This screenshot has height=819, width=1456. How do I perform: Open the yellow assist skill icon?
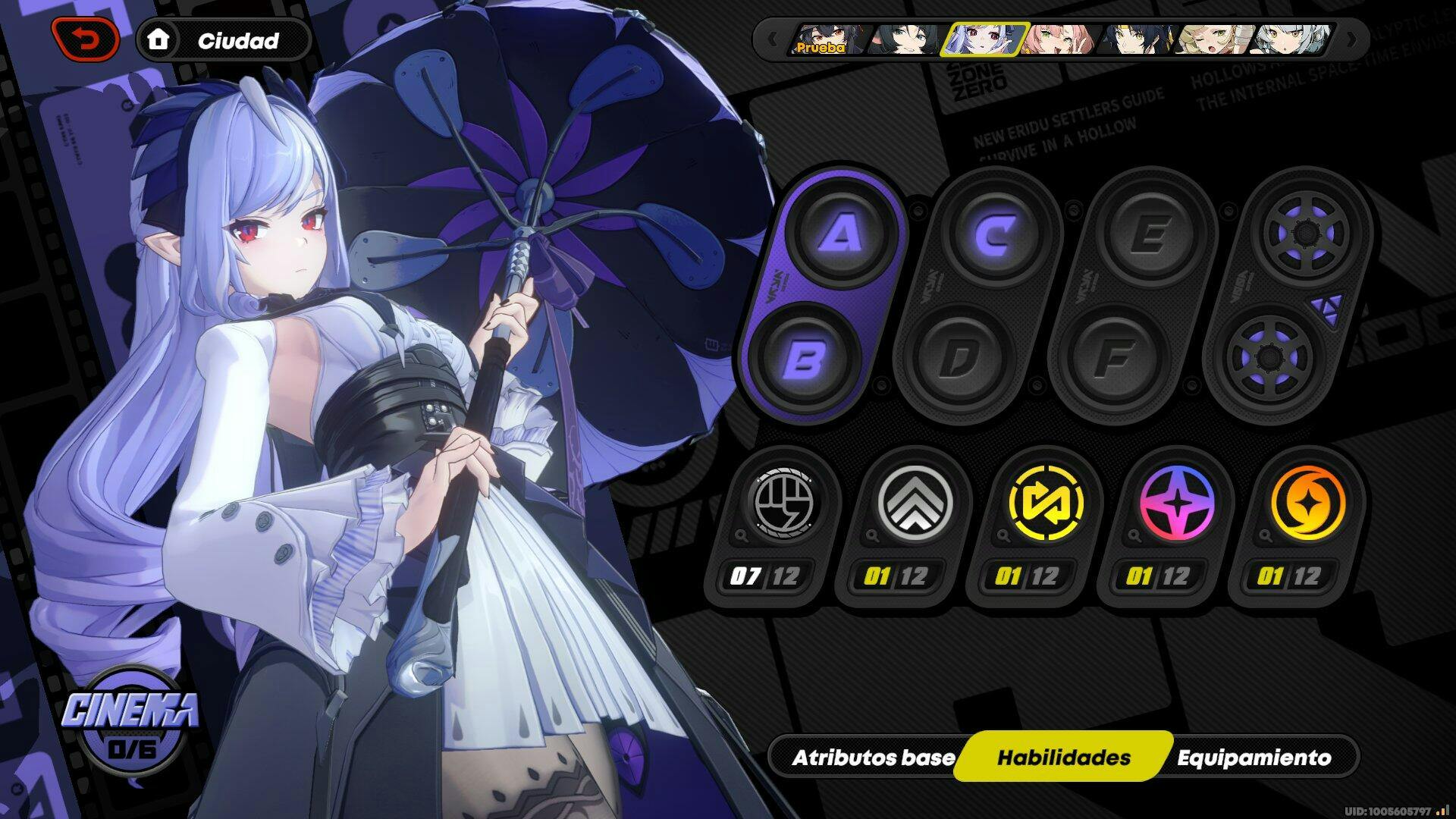click(1045, 504)
